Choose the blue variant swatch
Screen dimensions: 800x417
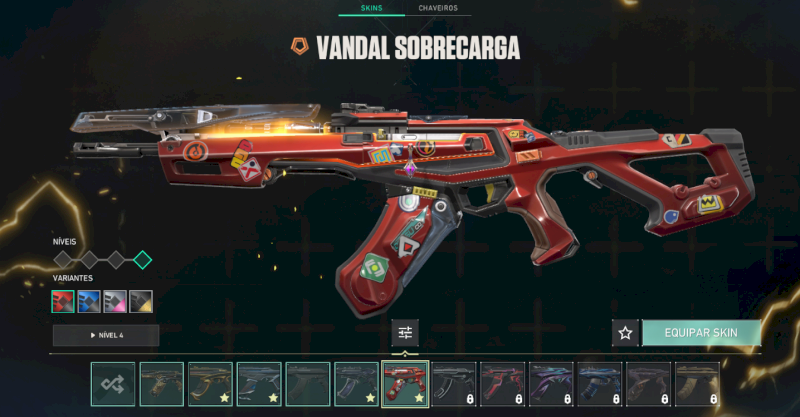point(89,301)
